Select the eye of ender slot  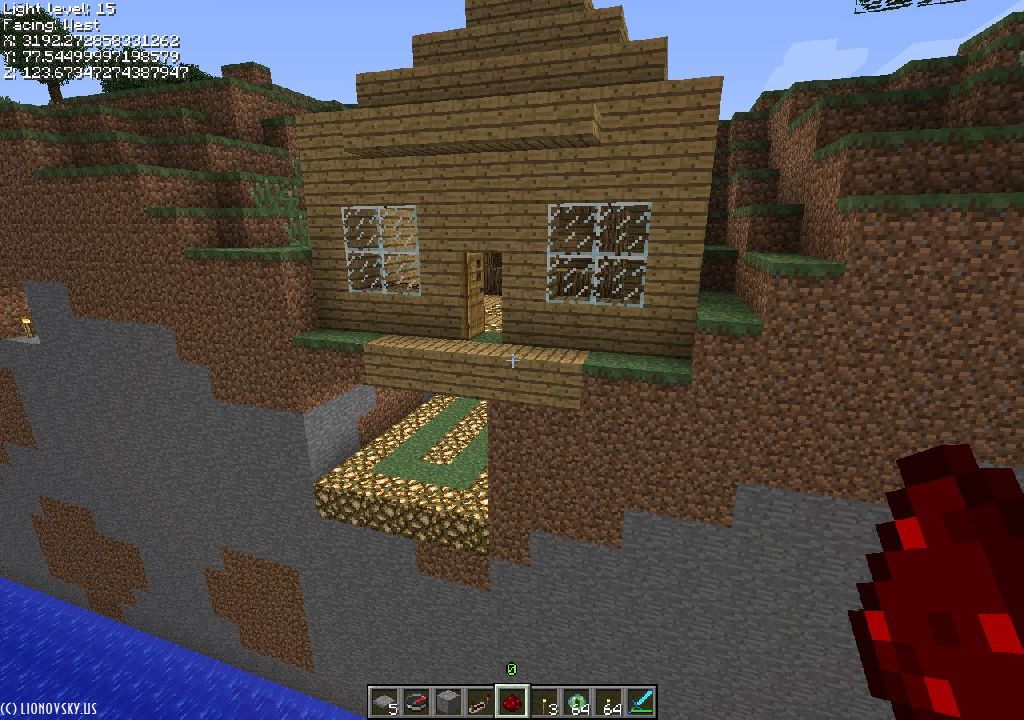576,701
